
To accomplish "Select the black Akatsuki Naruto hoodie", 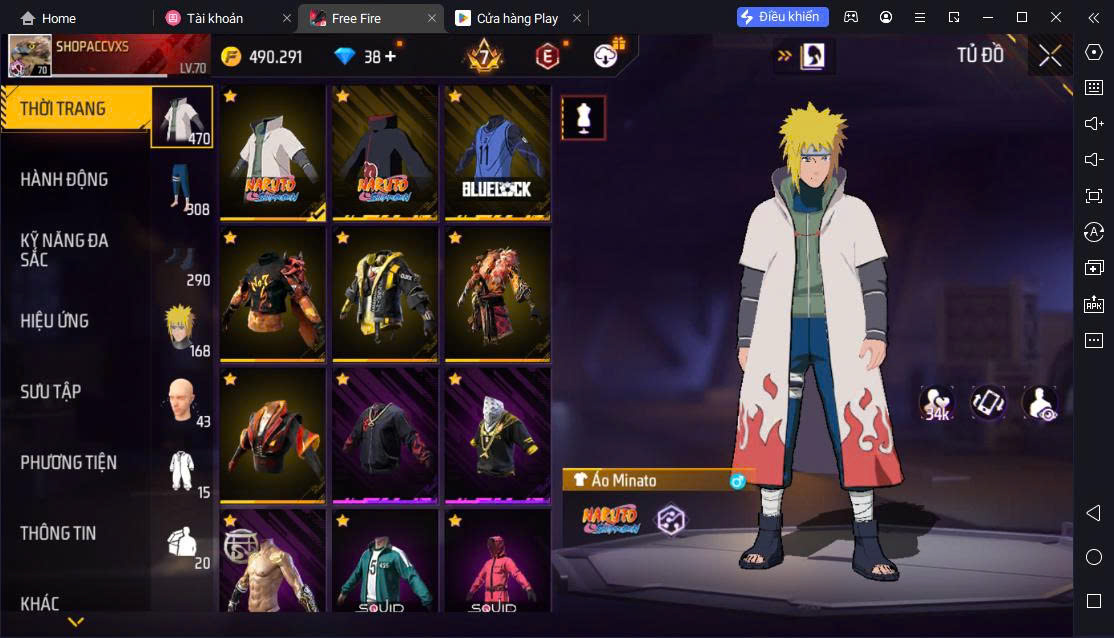I will pos(385,153).
